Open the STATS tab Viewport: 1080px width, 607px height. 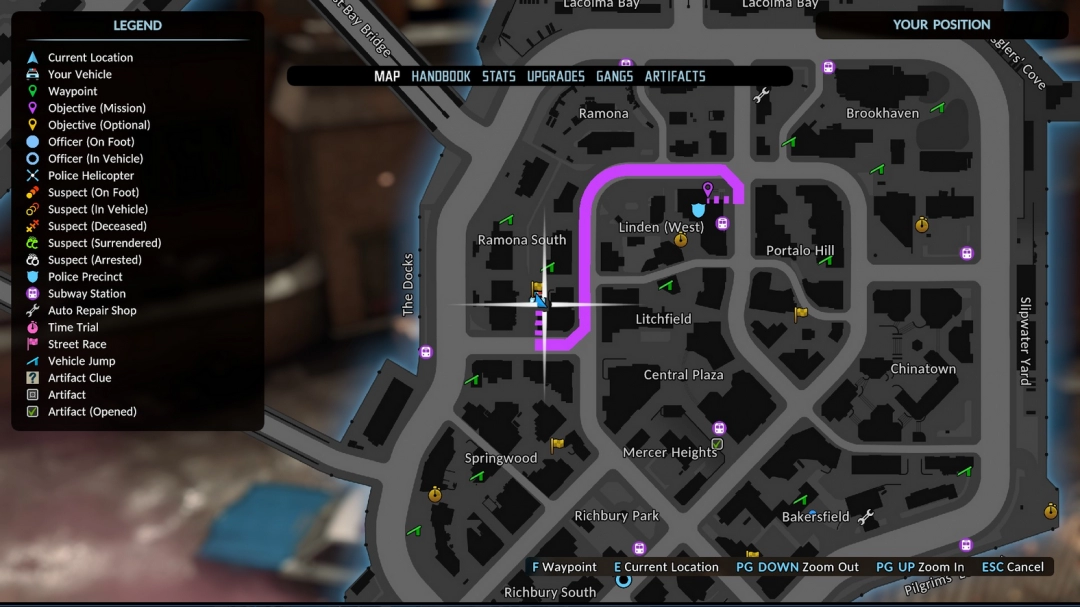point(499,76)
